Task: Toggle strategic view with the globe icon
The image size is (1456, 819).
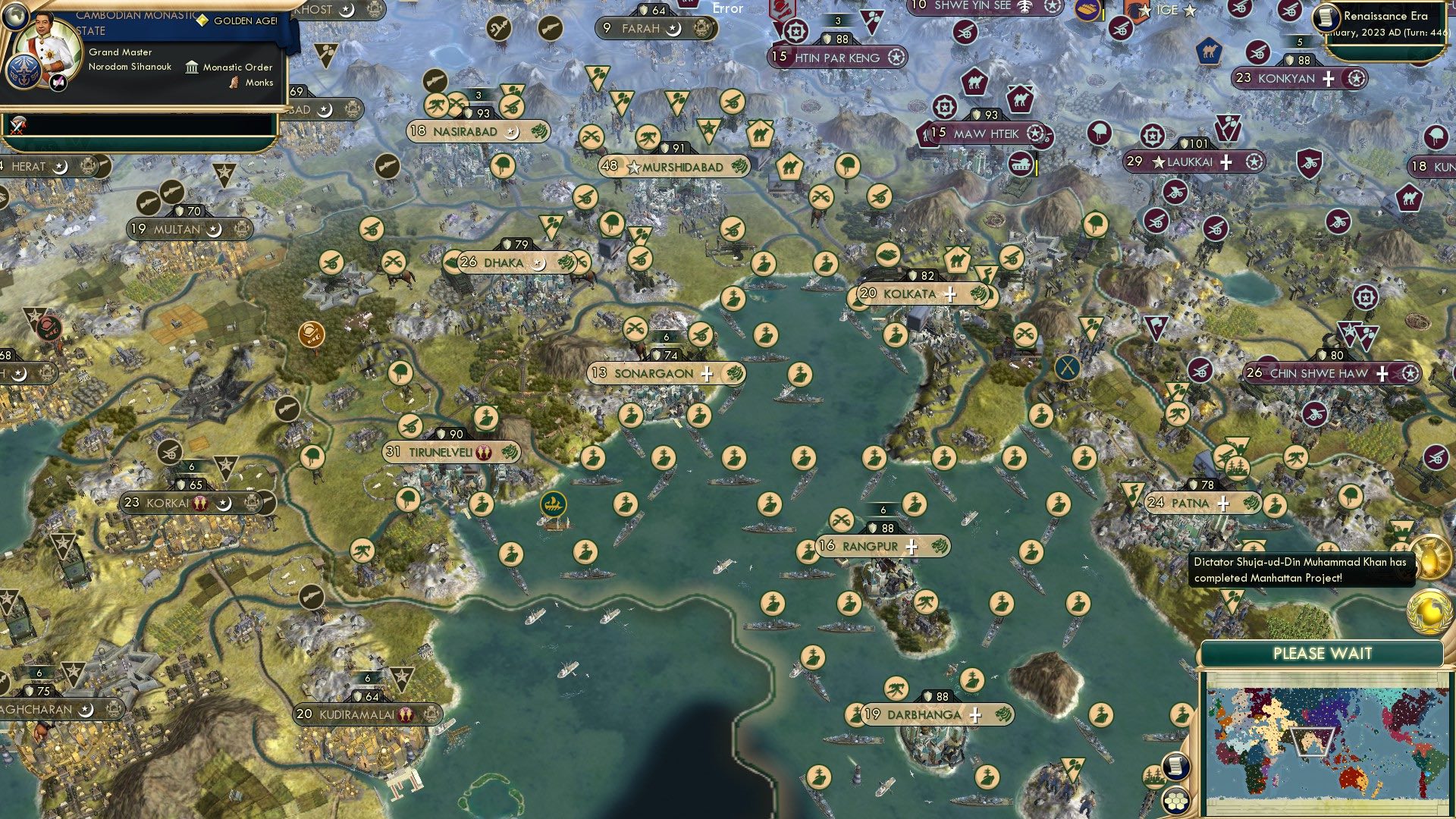Action: click(15, 17)
